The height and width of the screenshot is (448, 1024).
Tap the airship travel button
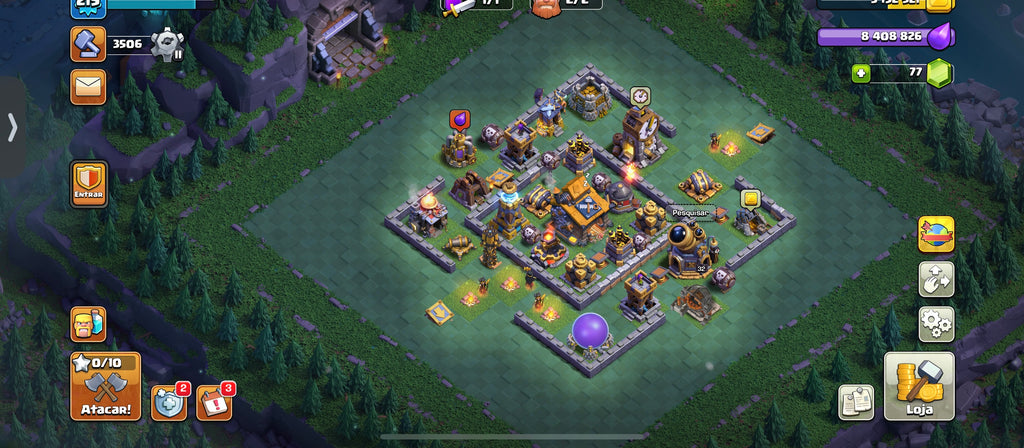click(936, 234)
